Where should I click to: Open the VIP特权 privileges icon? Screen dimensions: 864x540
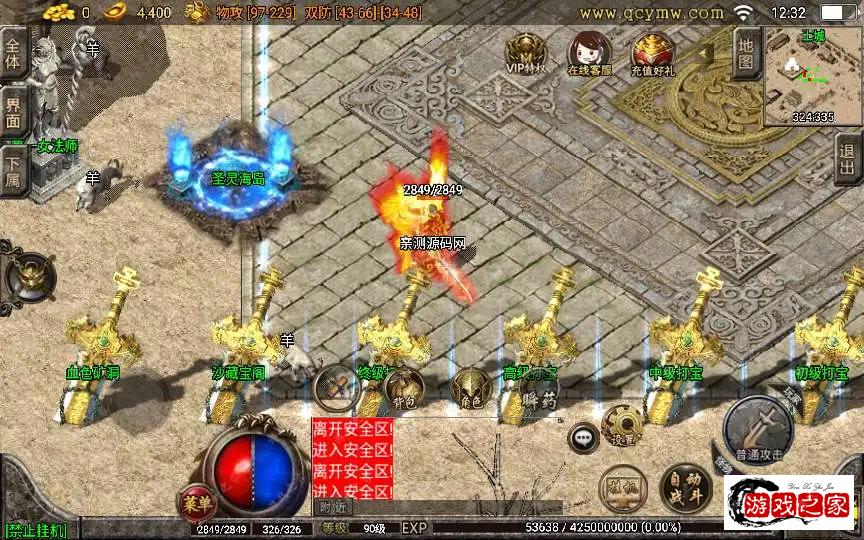tap(525, 53)
